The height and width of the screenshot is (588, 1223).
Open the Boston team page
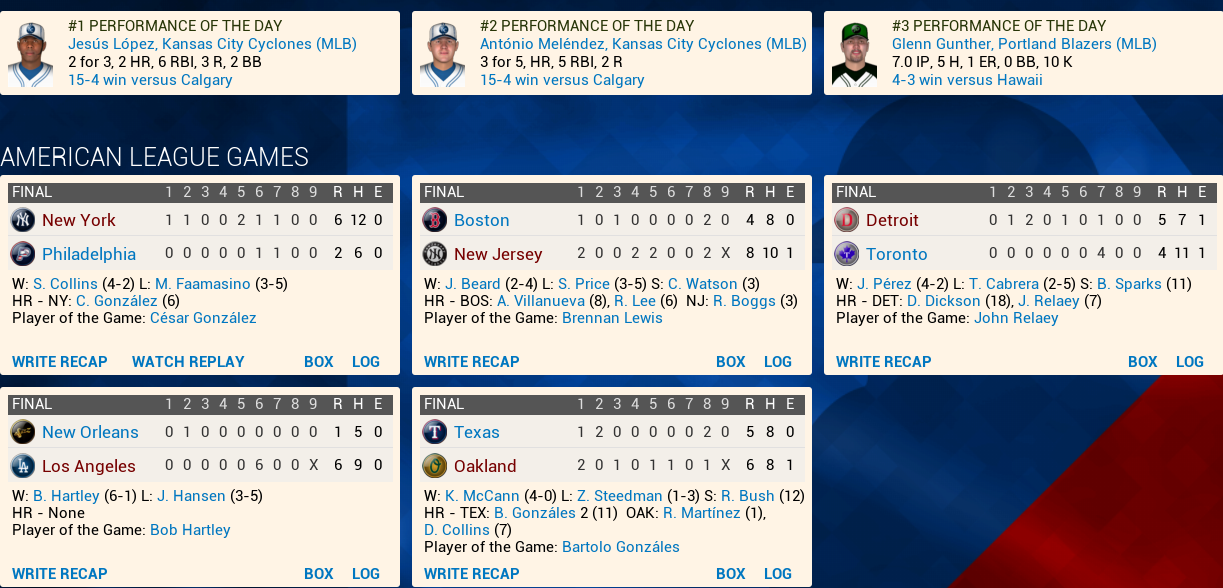pos(481,220)
